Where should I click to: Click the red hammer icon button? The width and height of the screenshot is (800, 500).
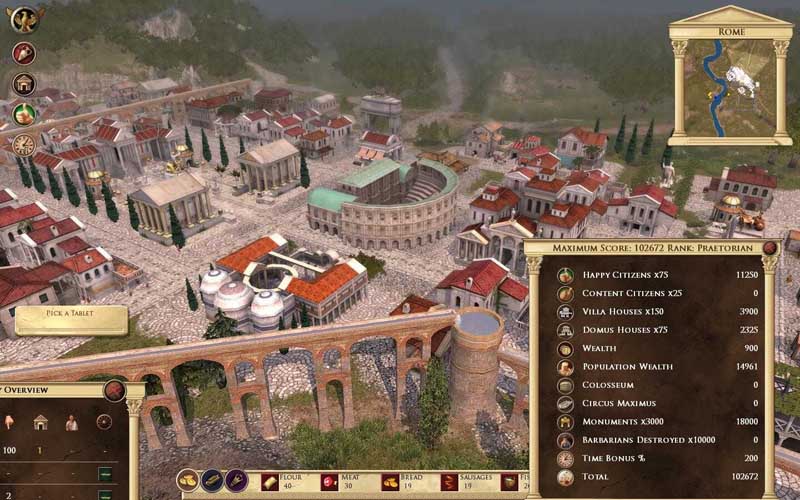point(24,53)
